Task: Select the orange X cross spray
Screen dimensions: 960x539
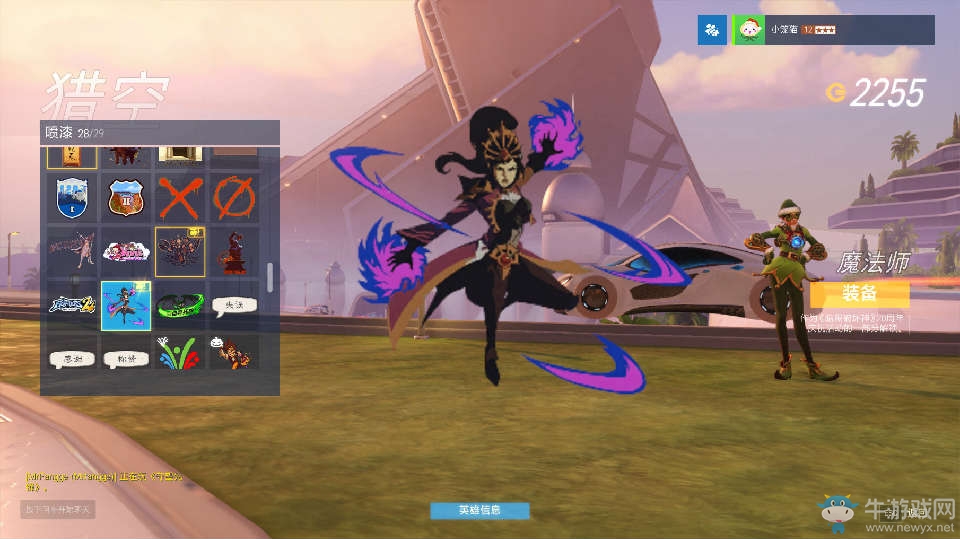Action: (x=180, y=197)
